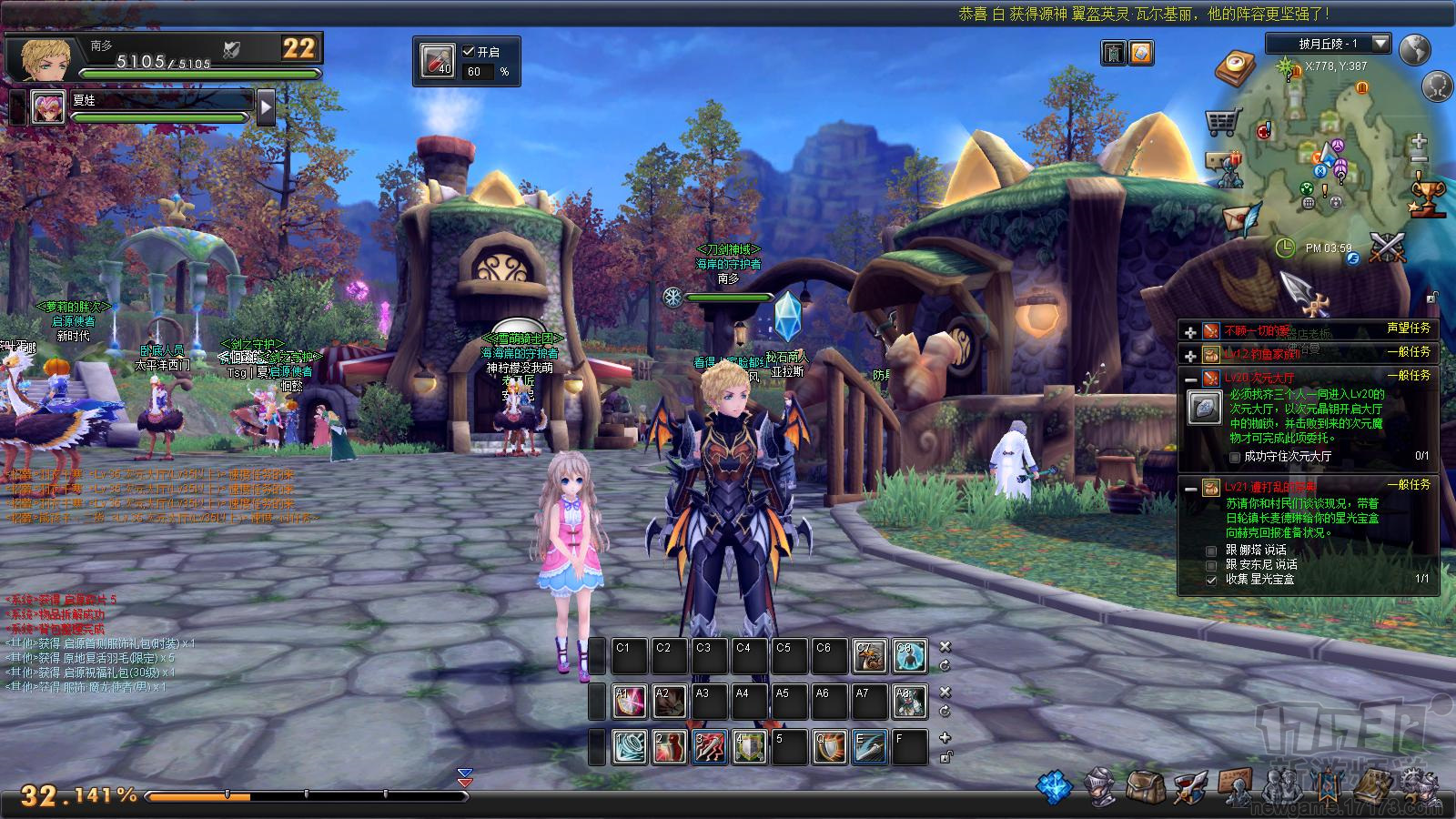
Task: Toggle the 开启 auto-potion checkbox
Action: pyautogui.click(x=470, y=52)
